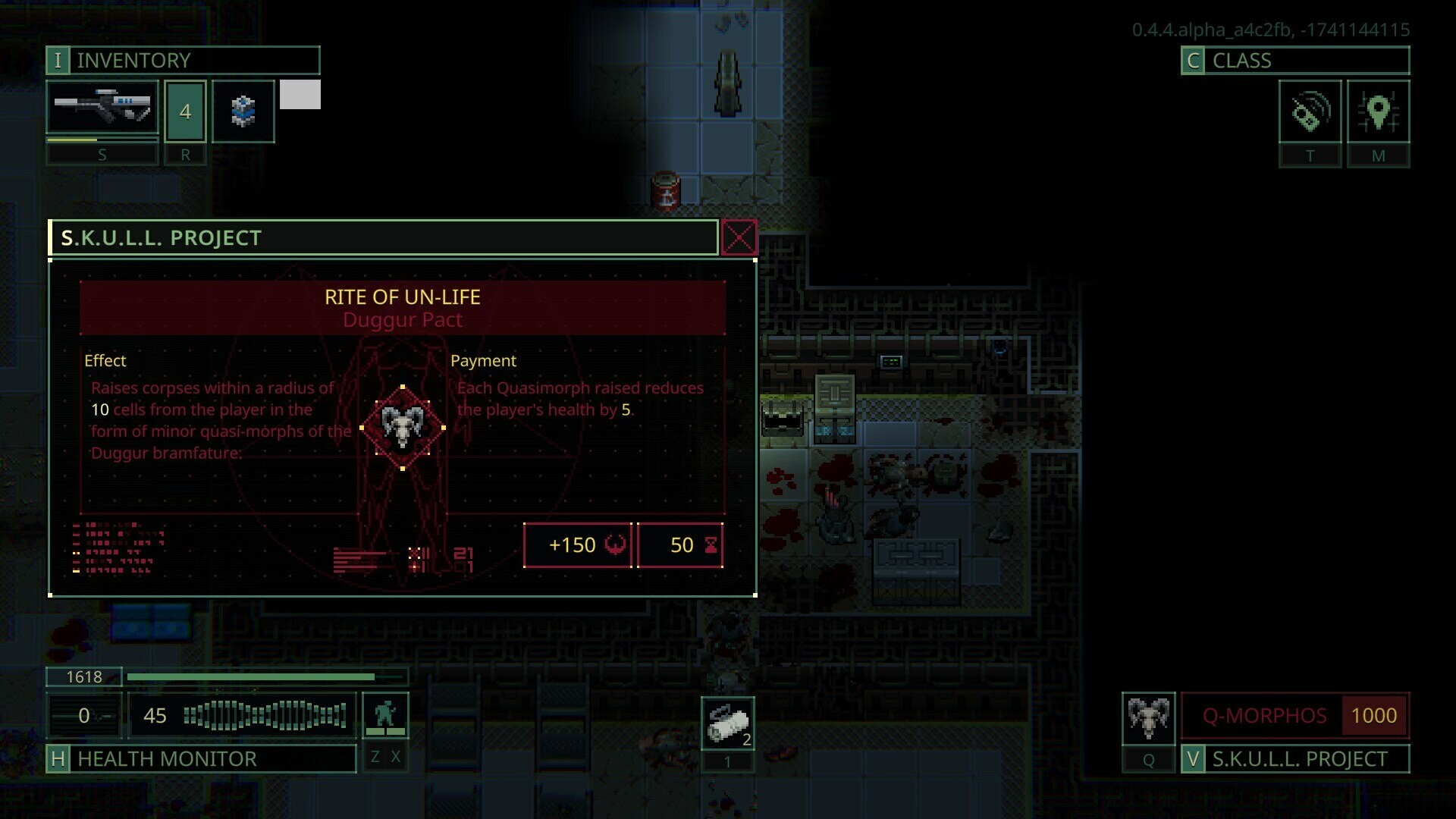The image size is (1456, 819).
Task: Toggle the Z stance option
Action: pos(374,756)
